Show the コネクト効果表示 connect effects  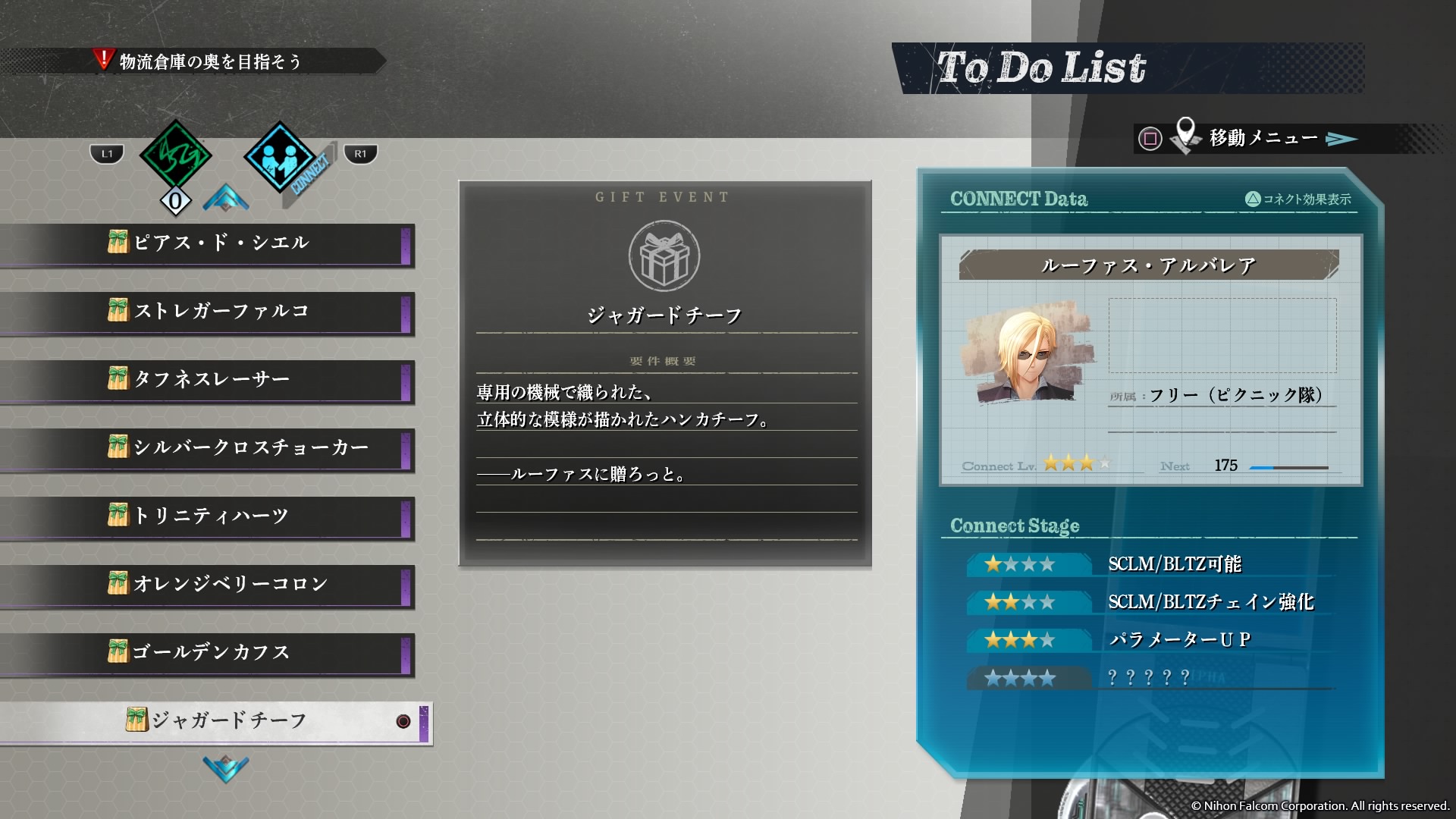coord(1298,199)
